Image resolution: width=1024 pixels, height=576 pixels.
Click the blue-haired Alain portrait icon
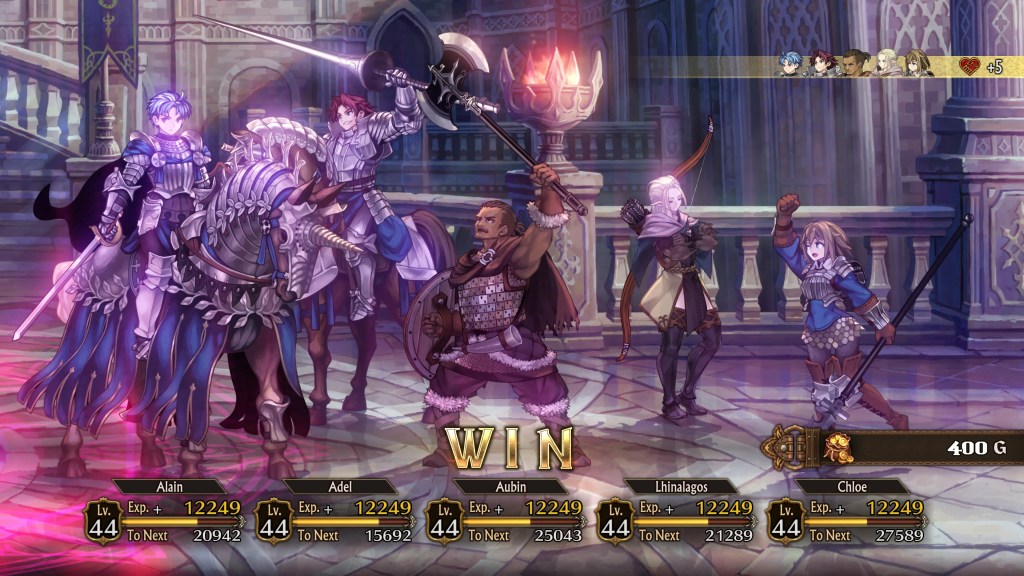pyautogui.click(x=793, y=64)
